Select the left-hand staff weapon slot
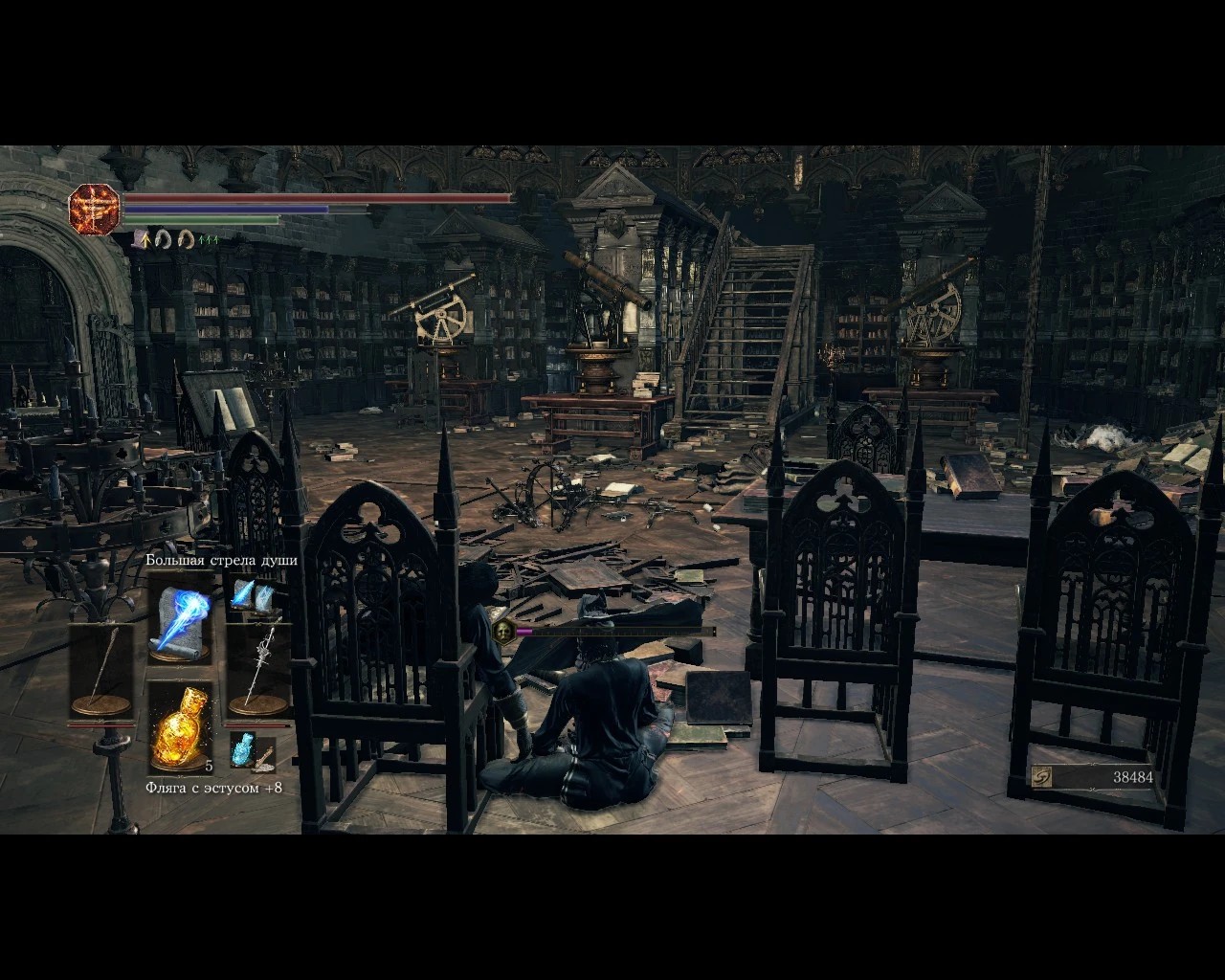The image size is (1225, 980). pyautogui.click(x=101, y=672)
